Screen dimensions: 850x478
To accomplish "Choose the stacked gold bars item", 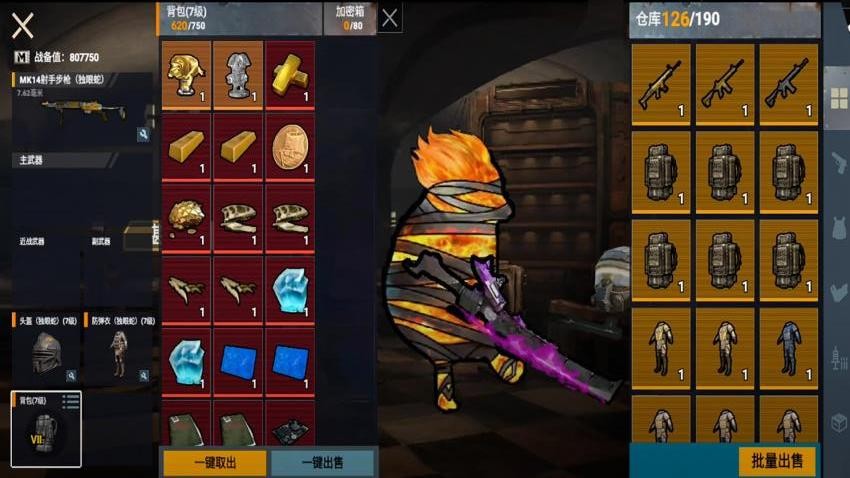I will (290, 75).
